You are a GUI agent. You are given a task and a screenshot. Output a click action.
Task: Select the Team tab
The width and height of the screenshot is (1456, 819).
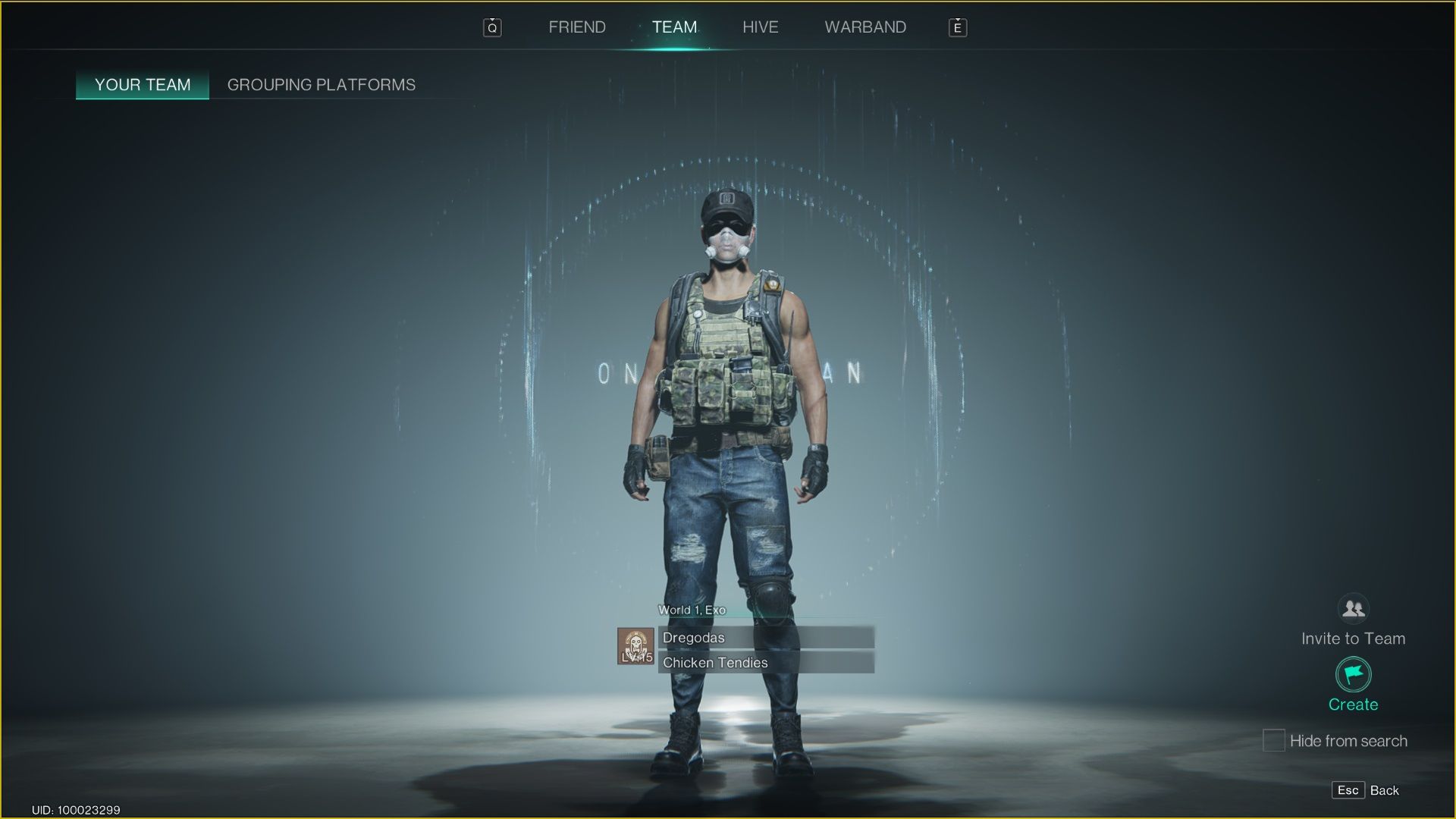click(x=674, y=27)
